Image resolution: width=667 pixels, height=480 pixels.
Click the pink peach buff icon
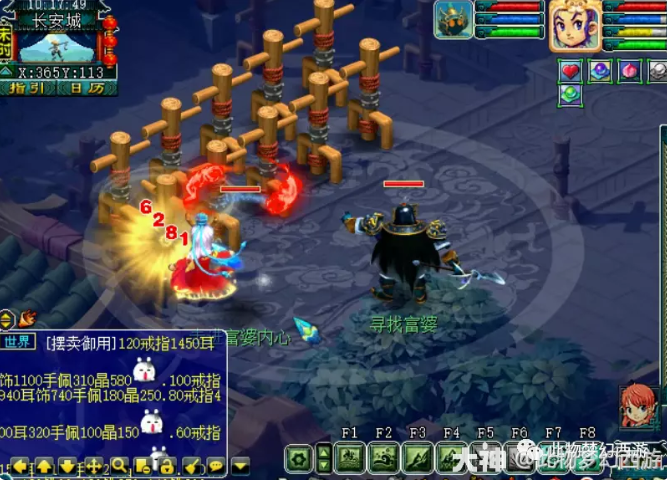pos(630,71)
